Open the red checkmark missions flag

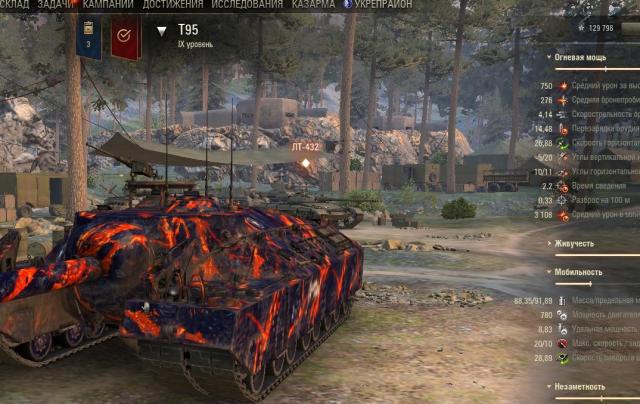tap(125, 36)
